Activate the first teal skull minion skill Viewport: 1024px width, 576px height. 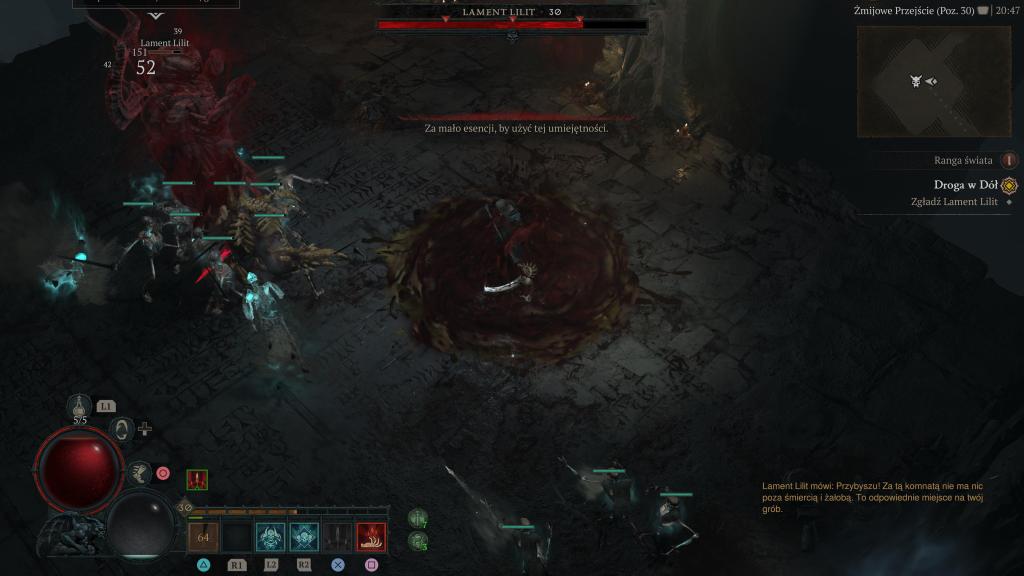pyautogui.click(x=270, y=537)
